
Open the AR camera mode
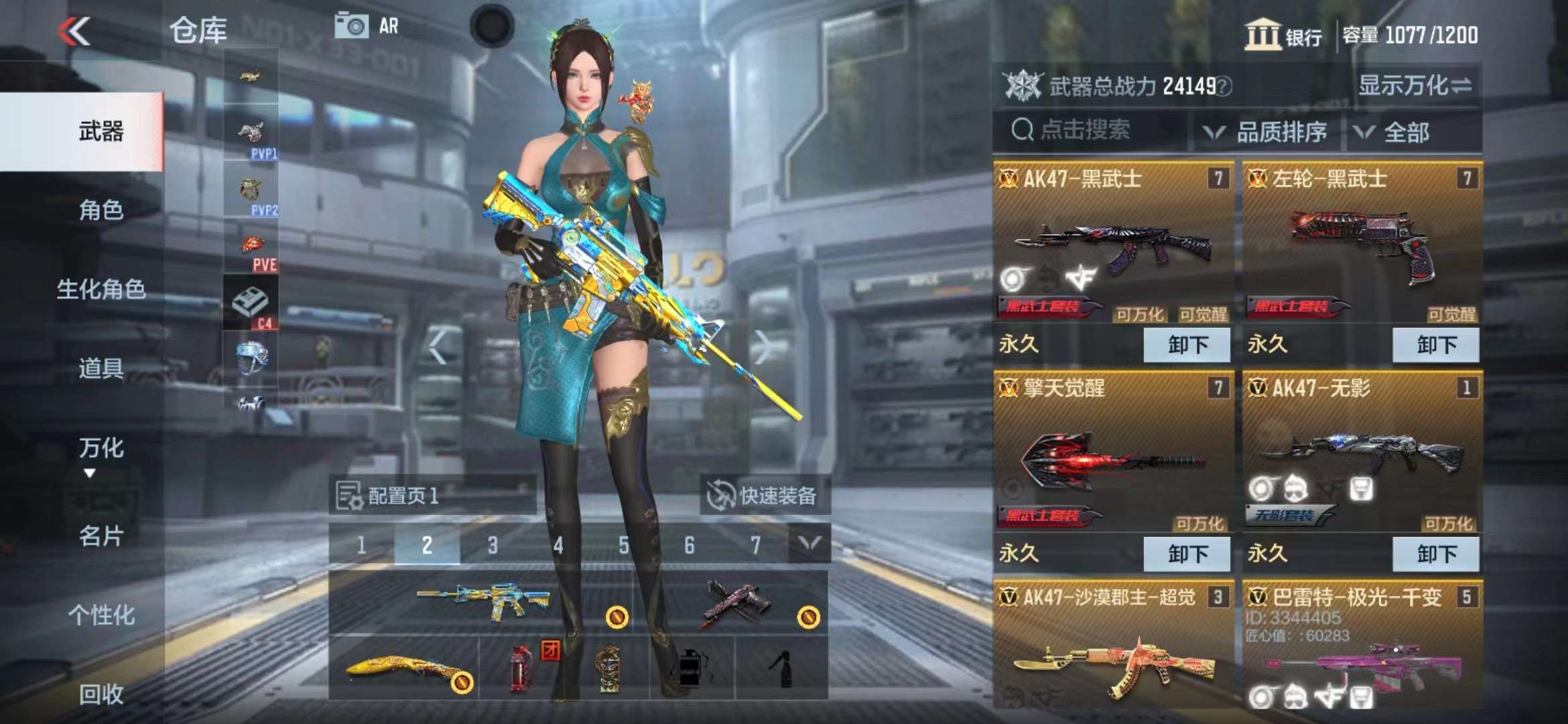367,27
